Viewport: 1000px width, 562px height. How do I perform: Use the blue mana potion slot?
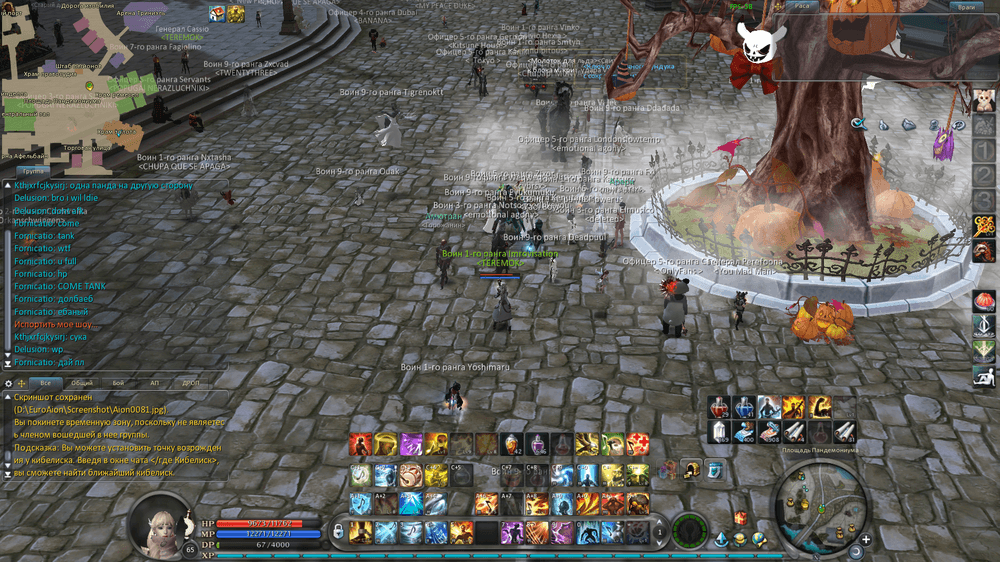pos(744,407)
